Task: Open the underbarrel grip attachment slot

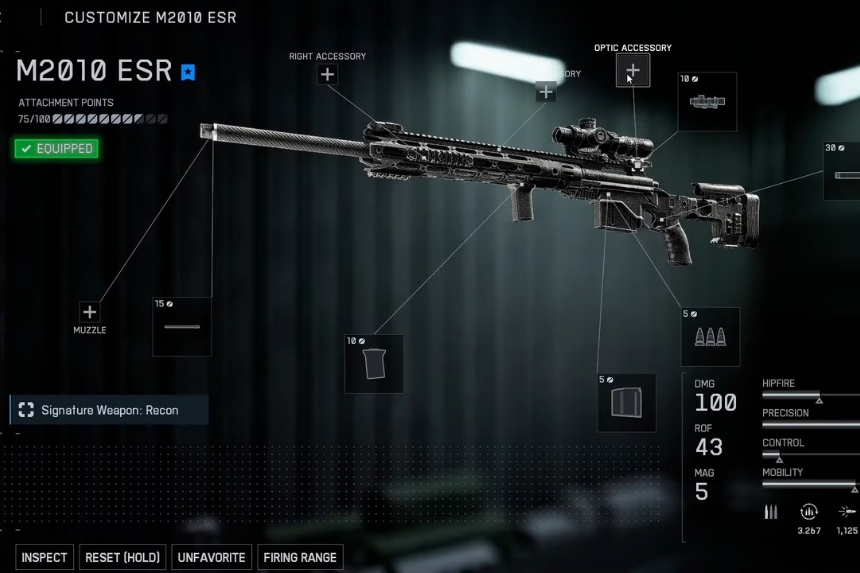Action: tap(374, 363)
